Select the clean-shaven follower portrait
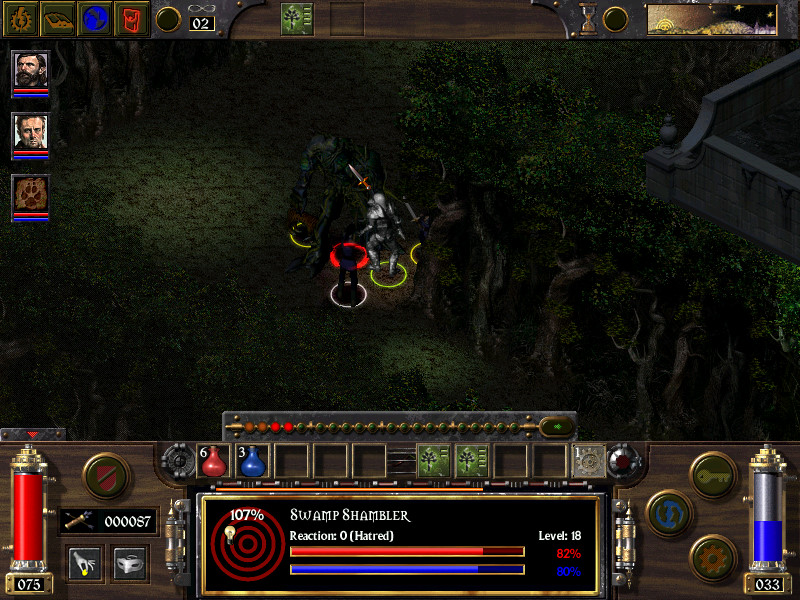Image resolution: width=800 pixels, height=600 pixels. tap(31, 131)
